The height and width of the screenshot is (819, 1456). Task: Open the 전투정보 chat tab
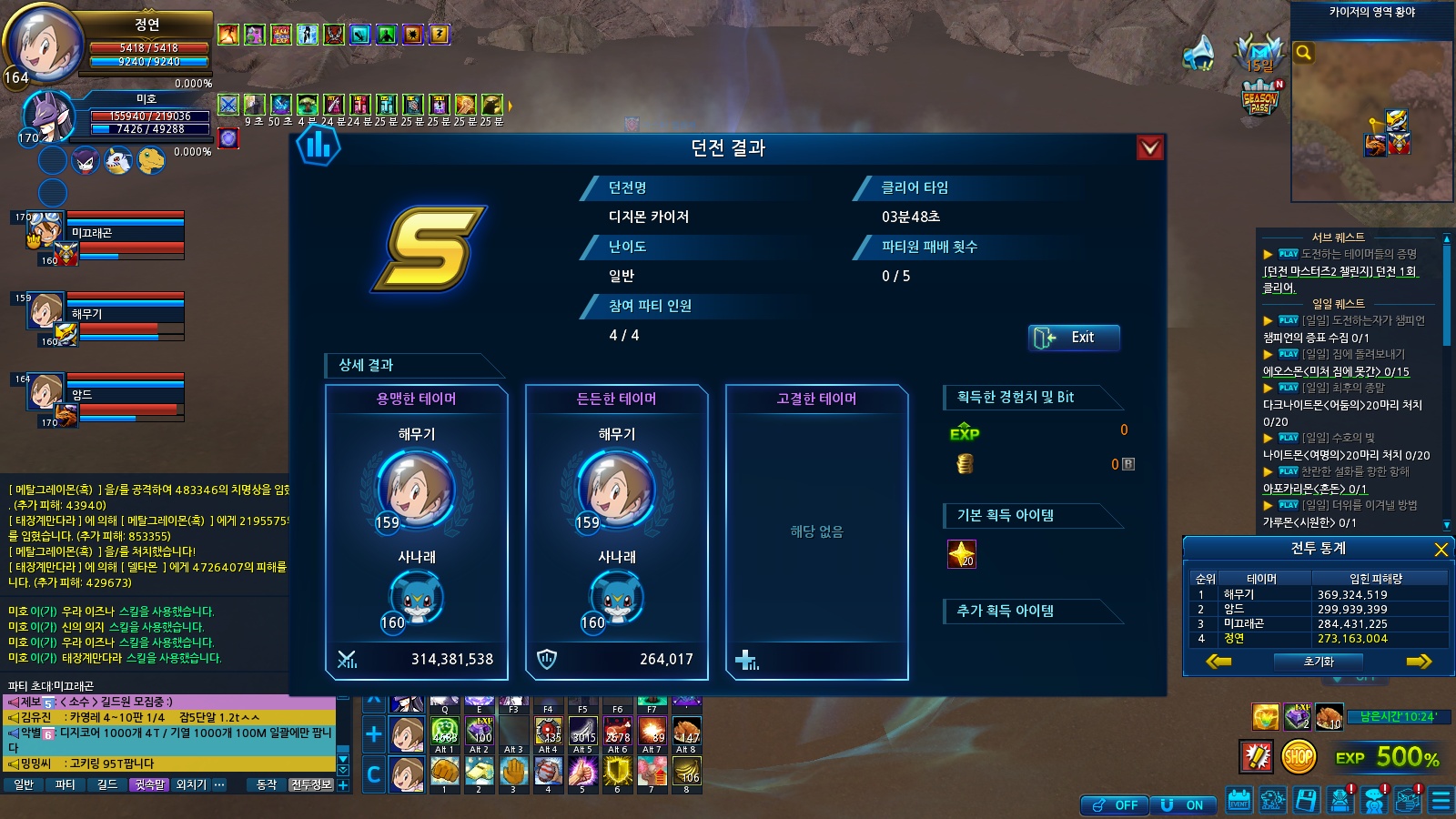[x=311, y=784]
